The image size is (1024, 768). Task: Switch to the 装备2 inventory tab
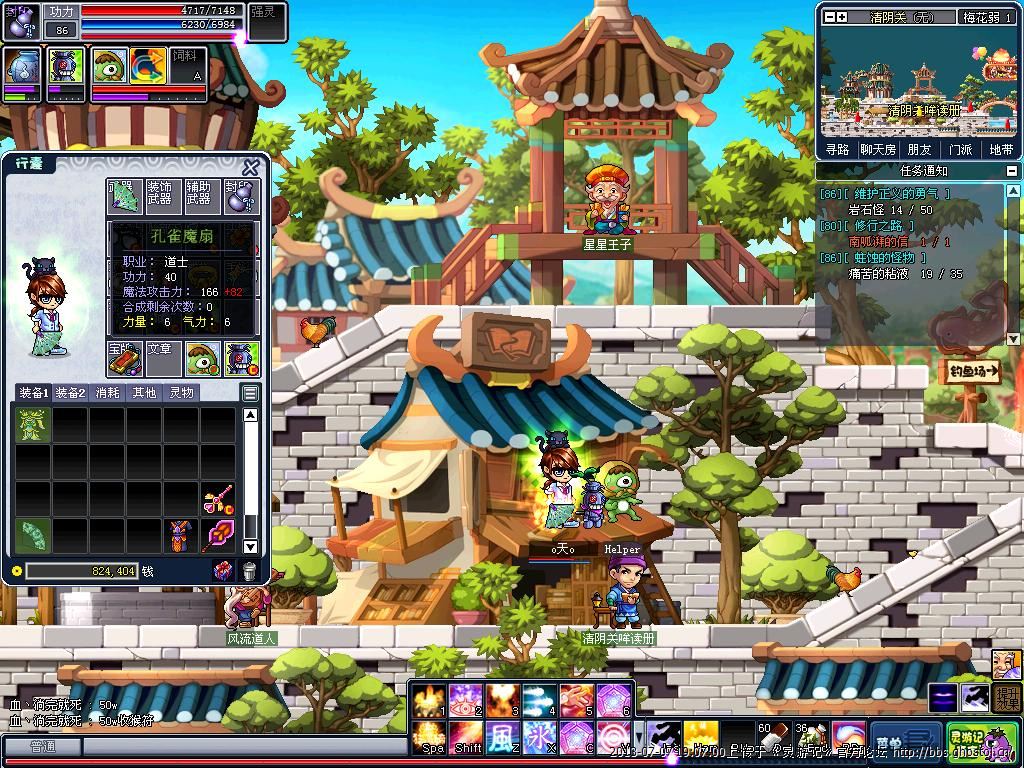[x=71, y=393]
